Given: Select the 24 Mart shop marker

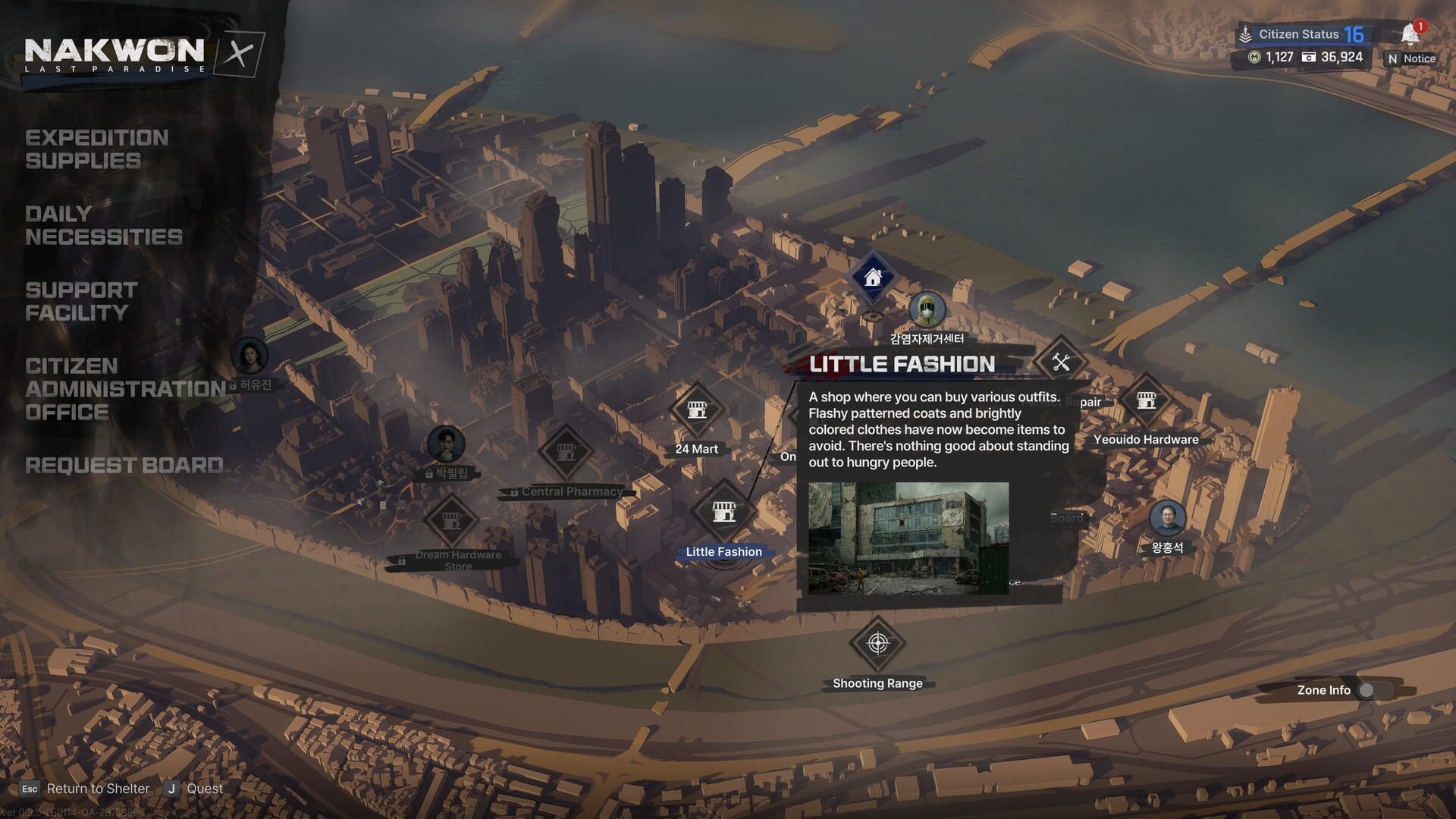Looking at the screenshot, I should 697,410.
